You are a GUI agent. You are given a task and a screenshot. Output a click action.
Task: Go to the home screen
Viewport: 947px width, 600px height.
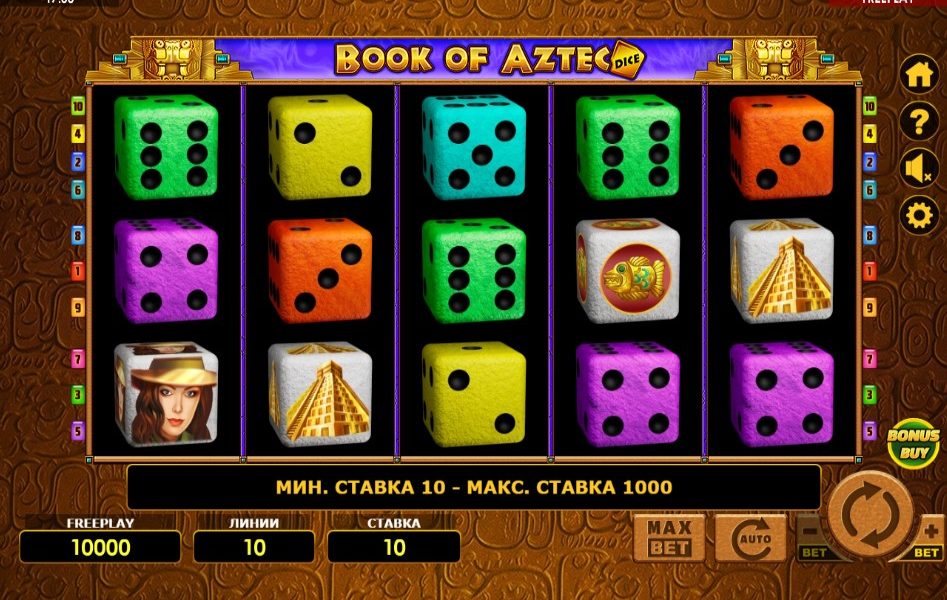click(x=918, y=75)
